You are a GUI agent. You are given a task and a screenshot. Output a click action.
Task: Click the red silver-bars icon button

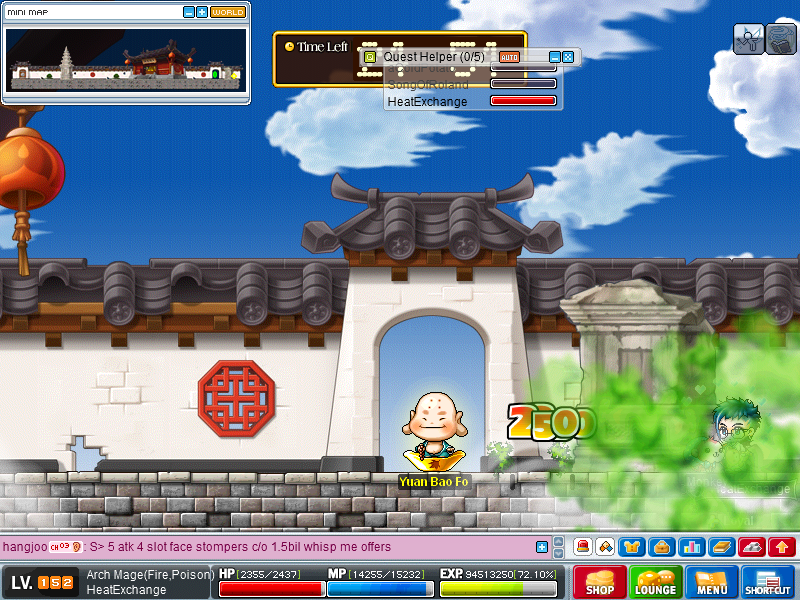752,547
